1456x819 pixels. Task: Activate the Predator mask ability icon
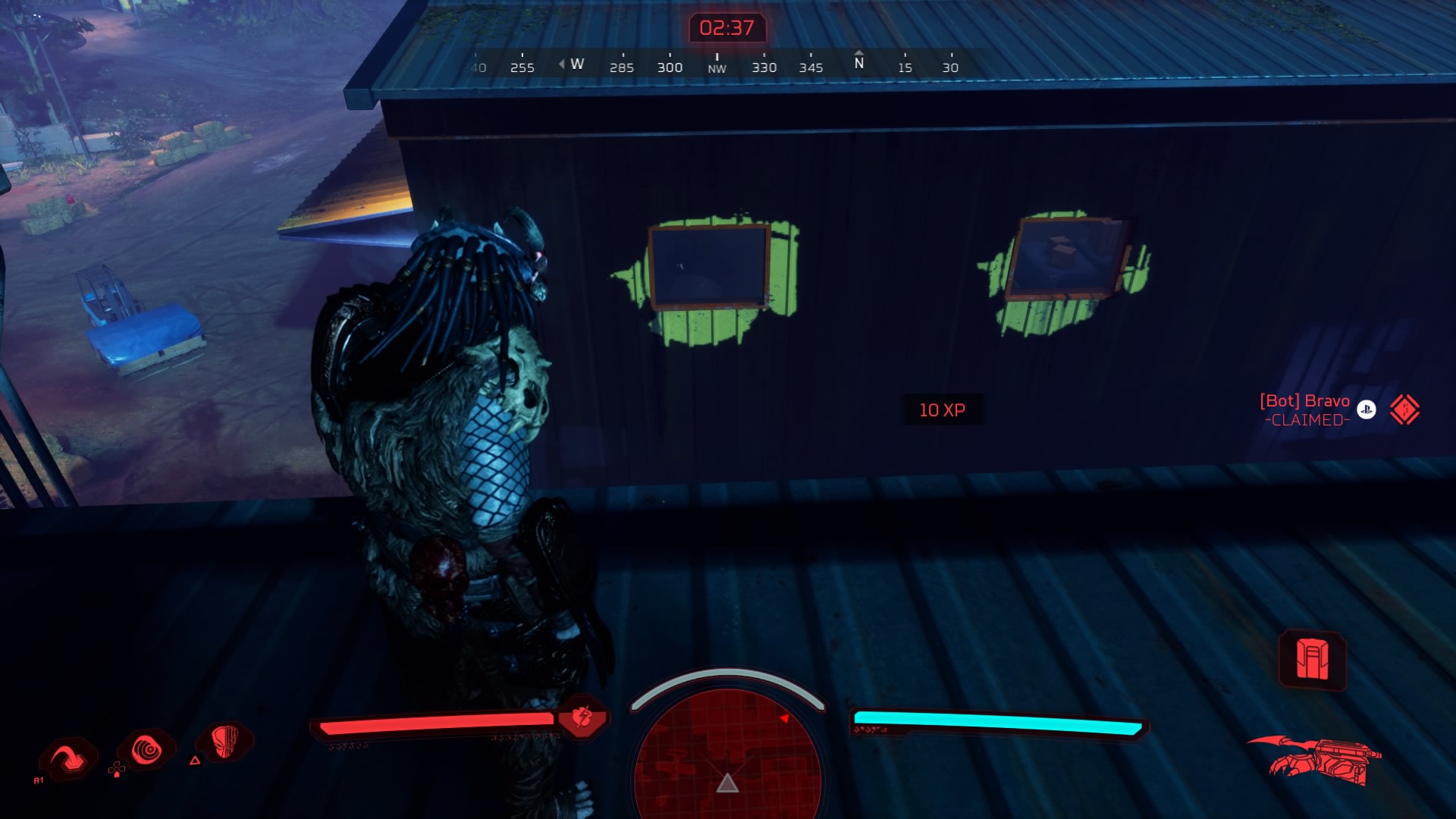tap(225, 741)
